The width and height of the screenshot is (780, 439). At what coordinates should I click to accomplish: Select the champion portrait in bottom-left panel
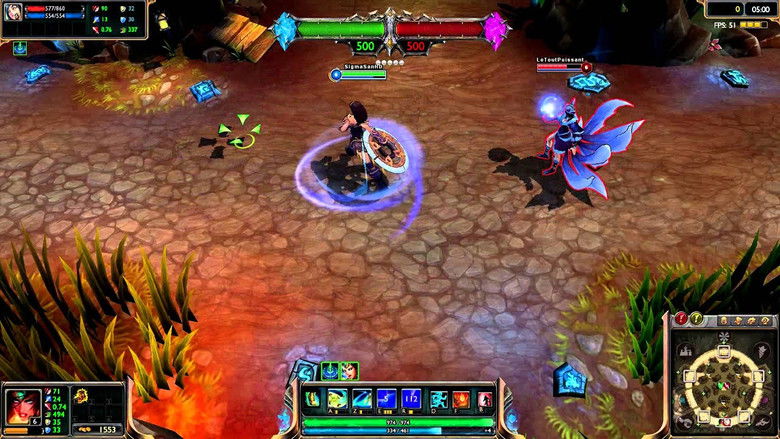23,405
